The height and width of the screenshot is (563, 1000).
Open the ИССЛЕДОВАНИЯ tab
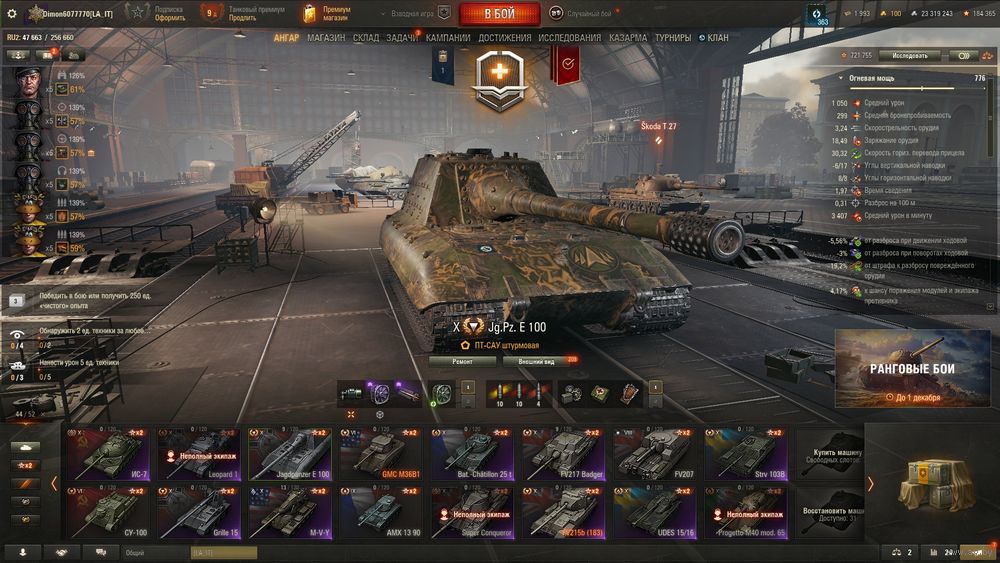570,38
